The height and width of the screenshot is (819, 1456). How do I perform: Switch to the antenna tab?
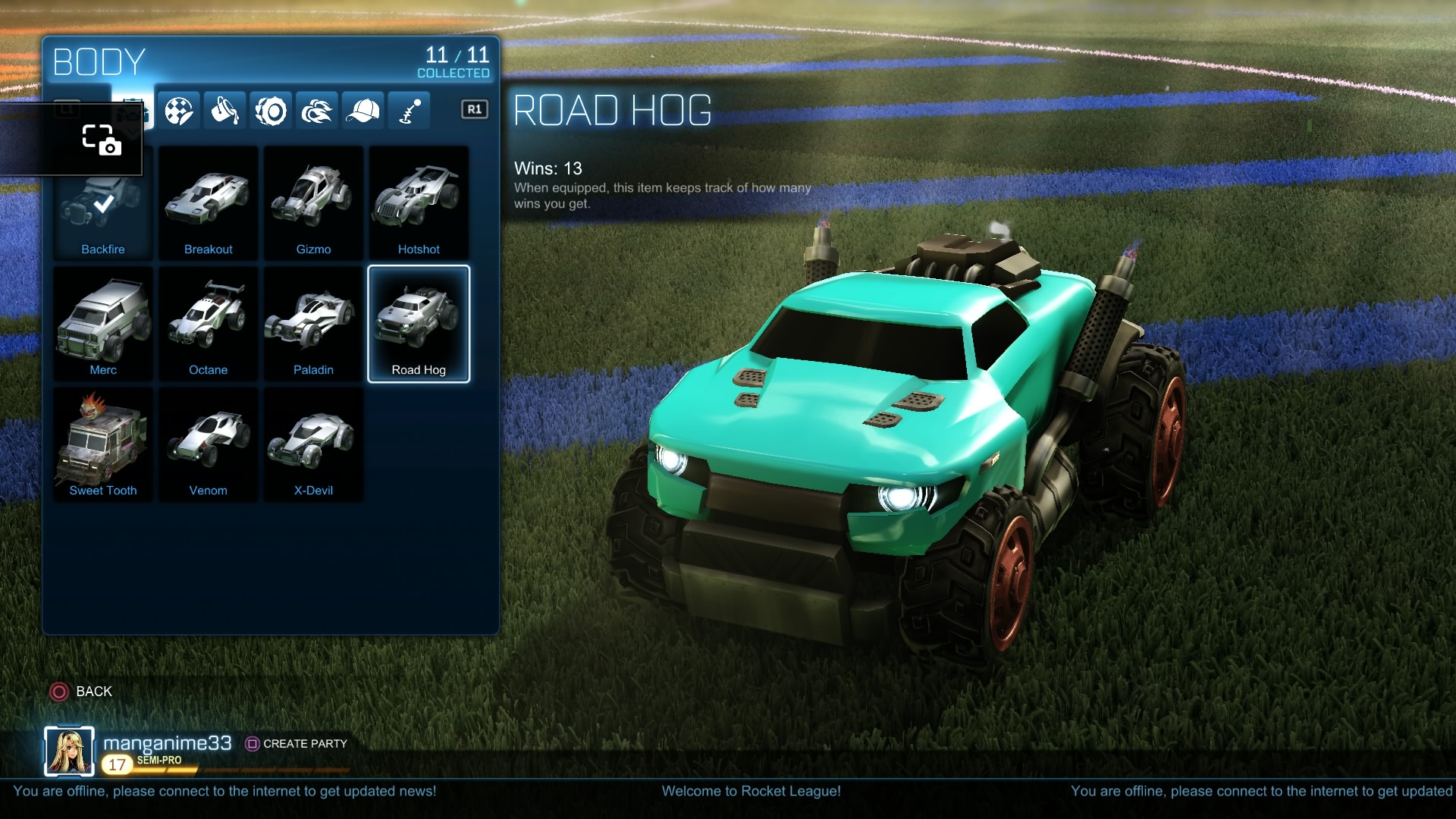click(x=409, y=111)
